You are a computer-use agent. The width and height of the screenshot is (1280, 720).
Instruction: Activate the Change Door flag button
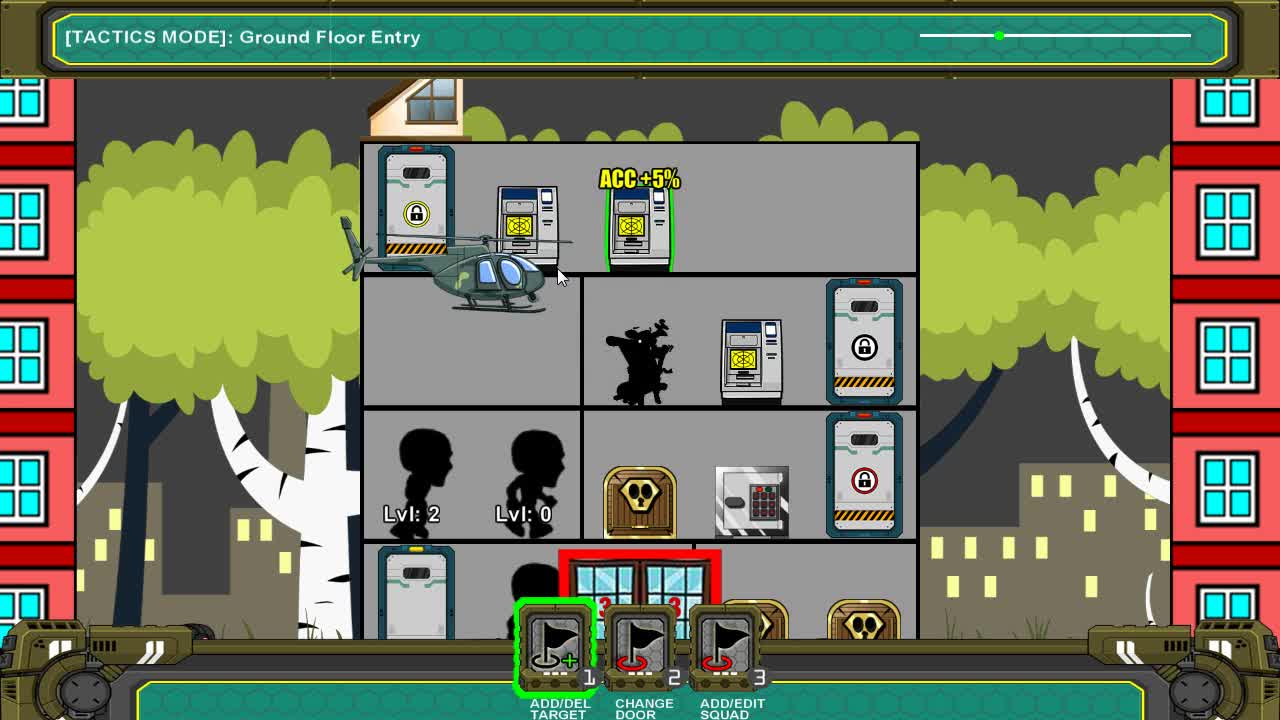640,647
